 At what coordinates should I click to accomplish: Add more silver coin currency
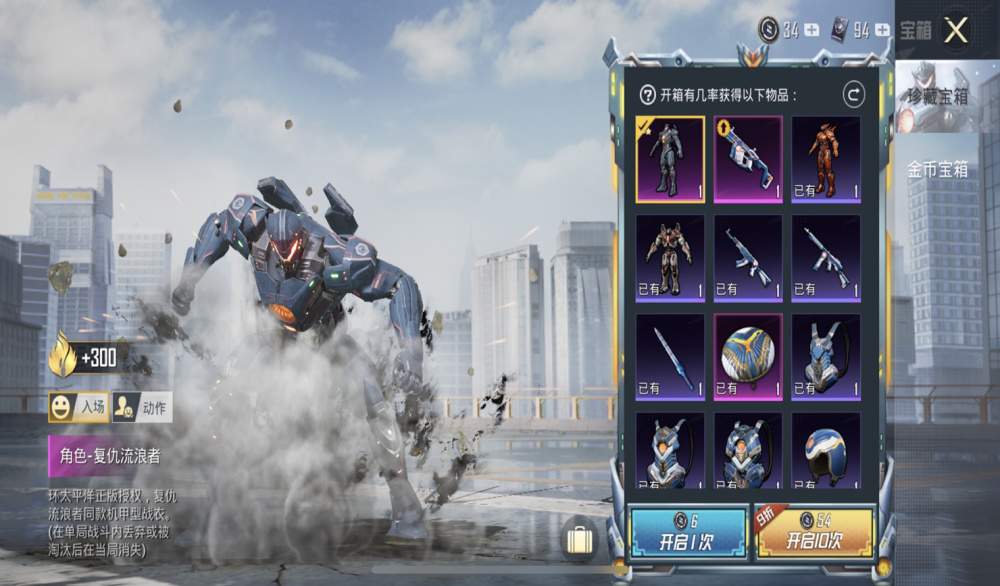(x=811, y=30)
